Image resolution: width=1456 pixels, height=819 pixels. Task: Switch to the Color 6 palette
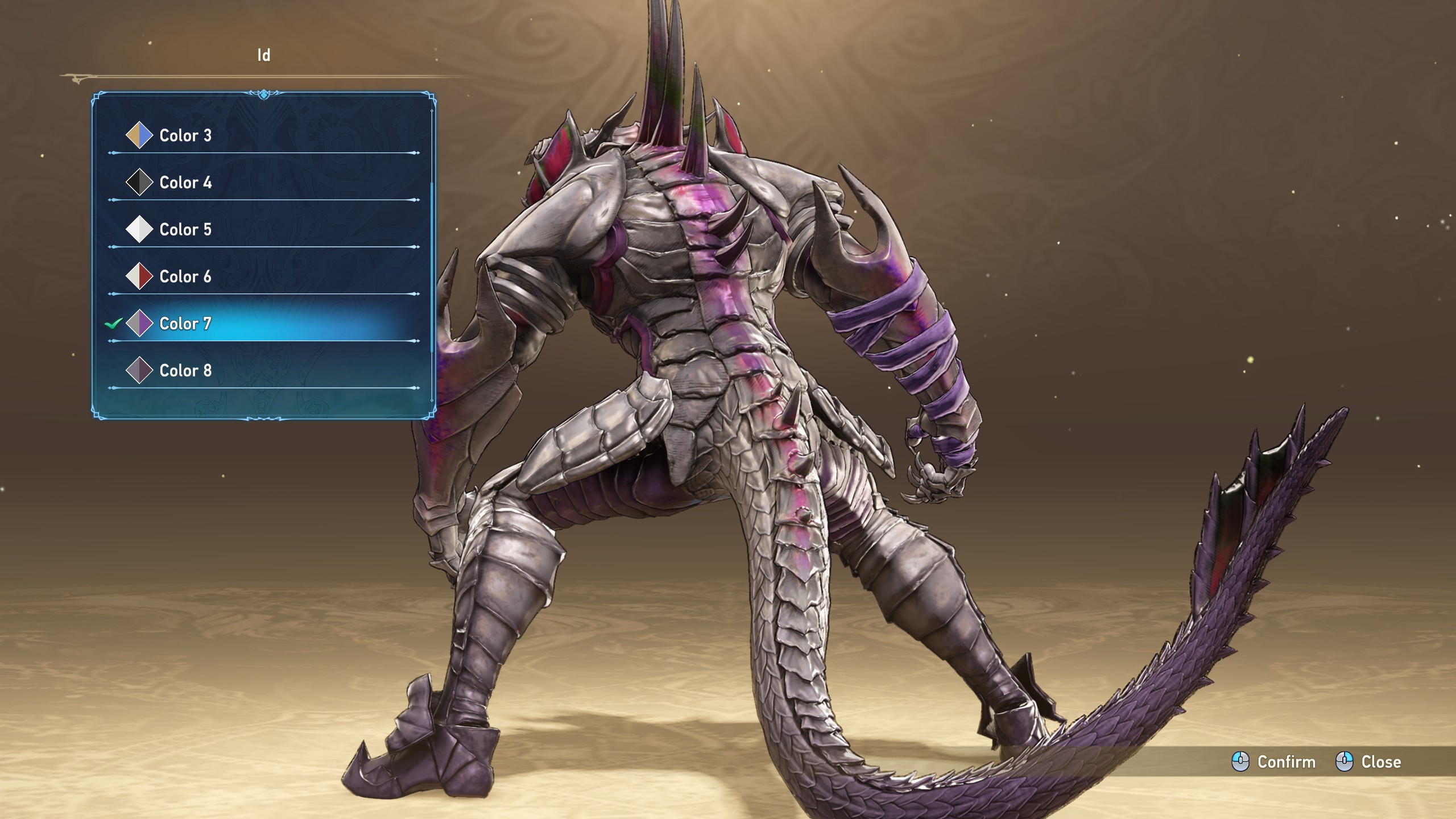click(185, 277)
